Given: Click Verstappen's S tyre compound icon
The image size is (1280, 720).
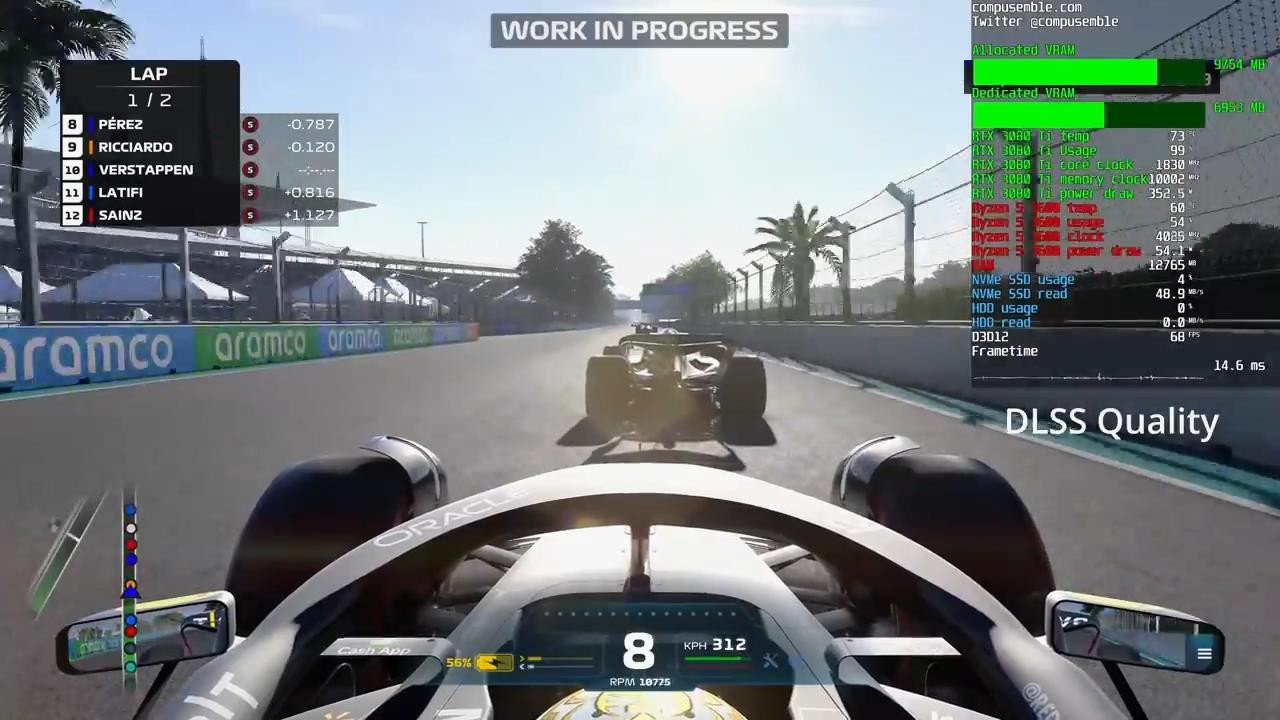Looking at the screenshot, I should [250, 170].
